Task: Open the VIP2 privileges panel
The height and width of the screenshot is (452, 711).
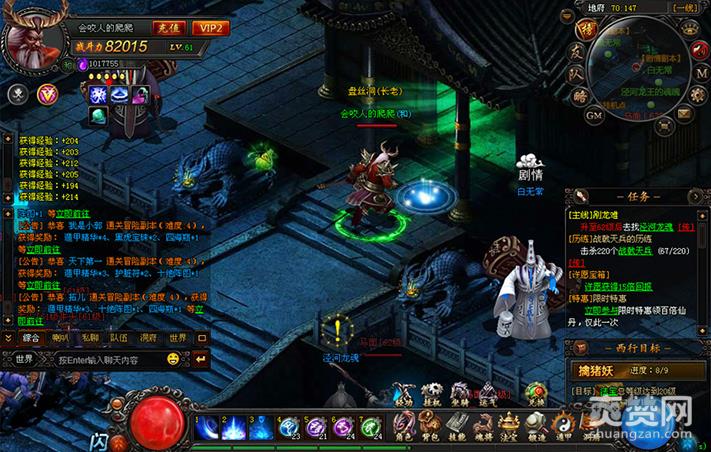Action: 210,27
